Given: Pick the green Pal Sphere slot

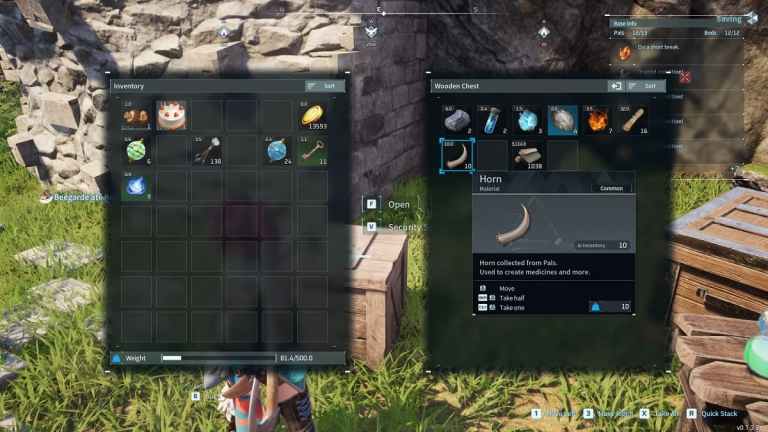Looking at the screenshot, I should pos(136,150).
